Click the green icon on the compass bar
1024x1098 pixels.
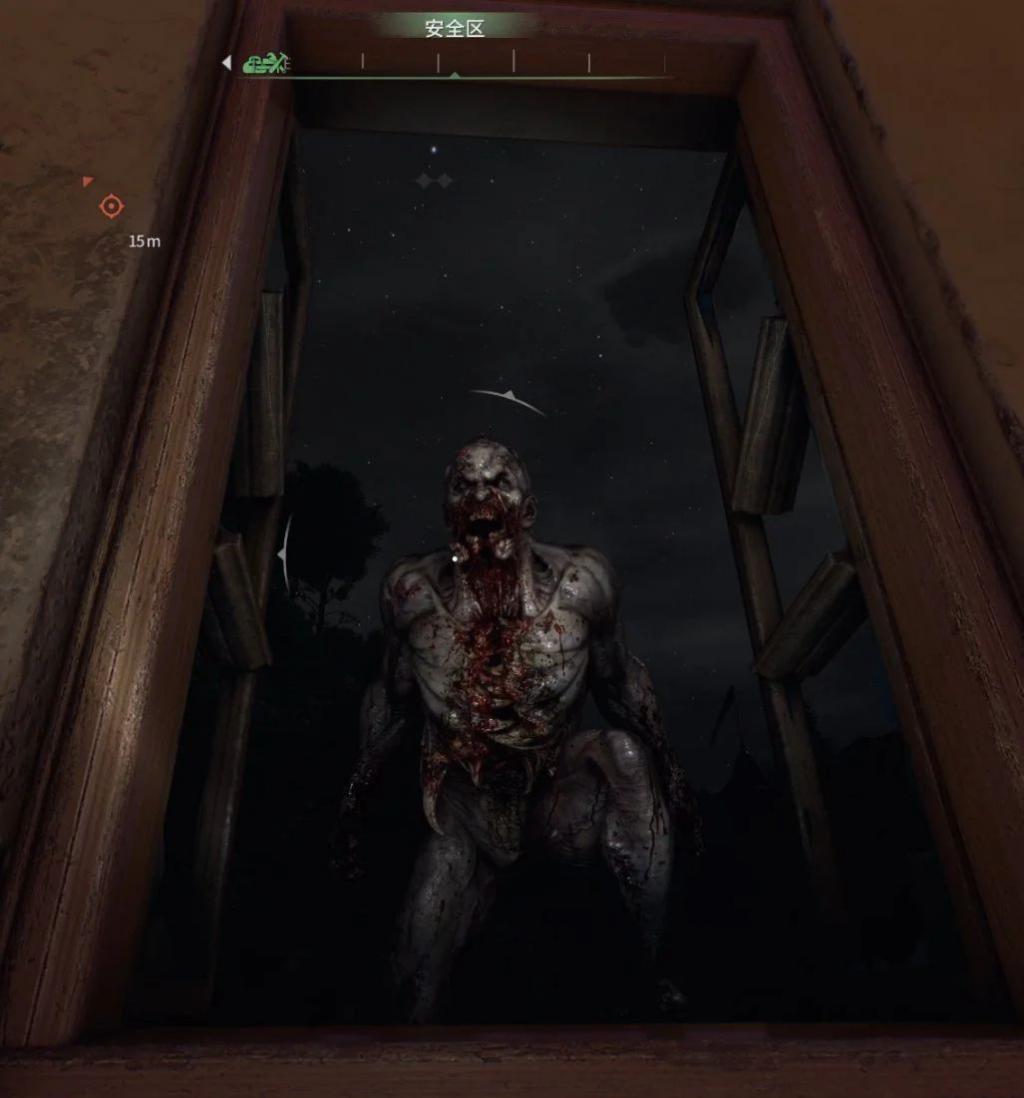click(x=265, y=64)
